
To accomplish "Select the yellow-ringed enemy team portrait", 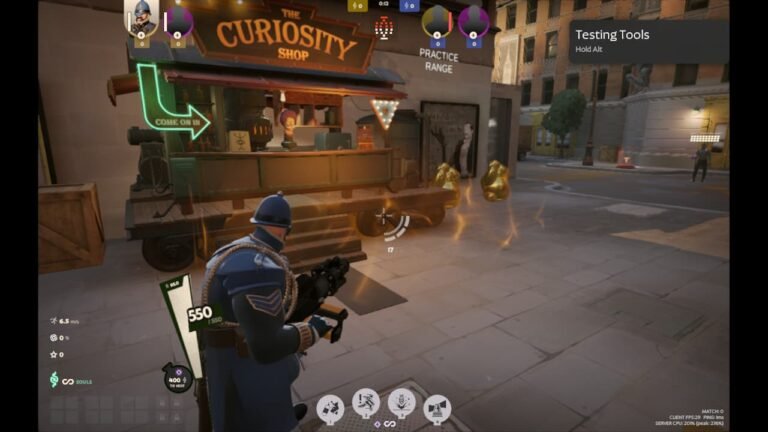I will coord(437,19).
